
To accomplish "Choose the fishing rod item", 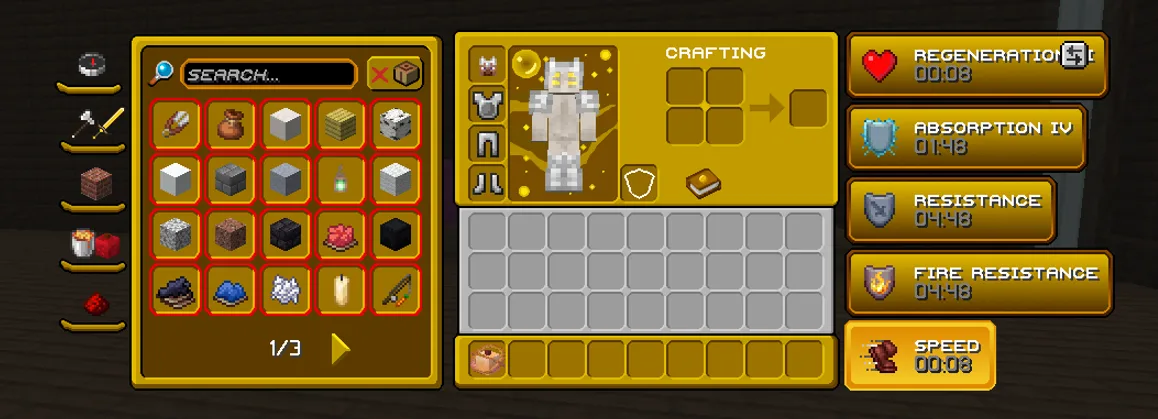I will click(397, 290).
